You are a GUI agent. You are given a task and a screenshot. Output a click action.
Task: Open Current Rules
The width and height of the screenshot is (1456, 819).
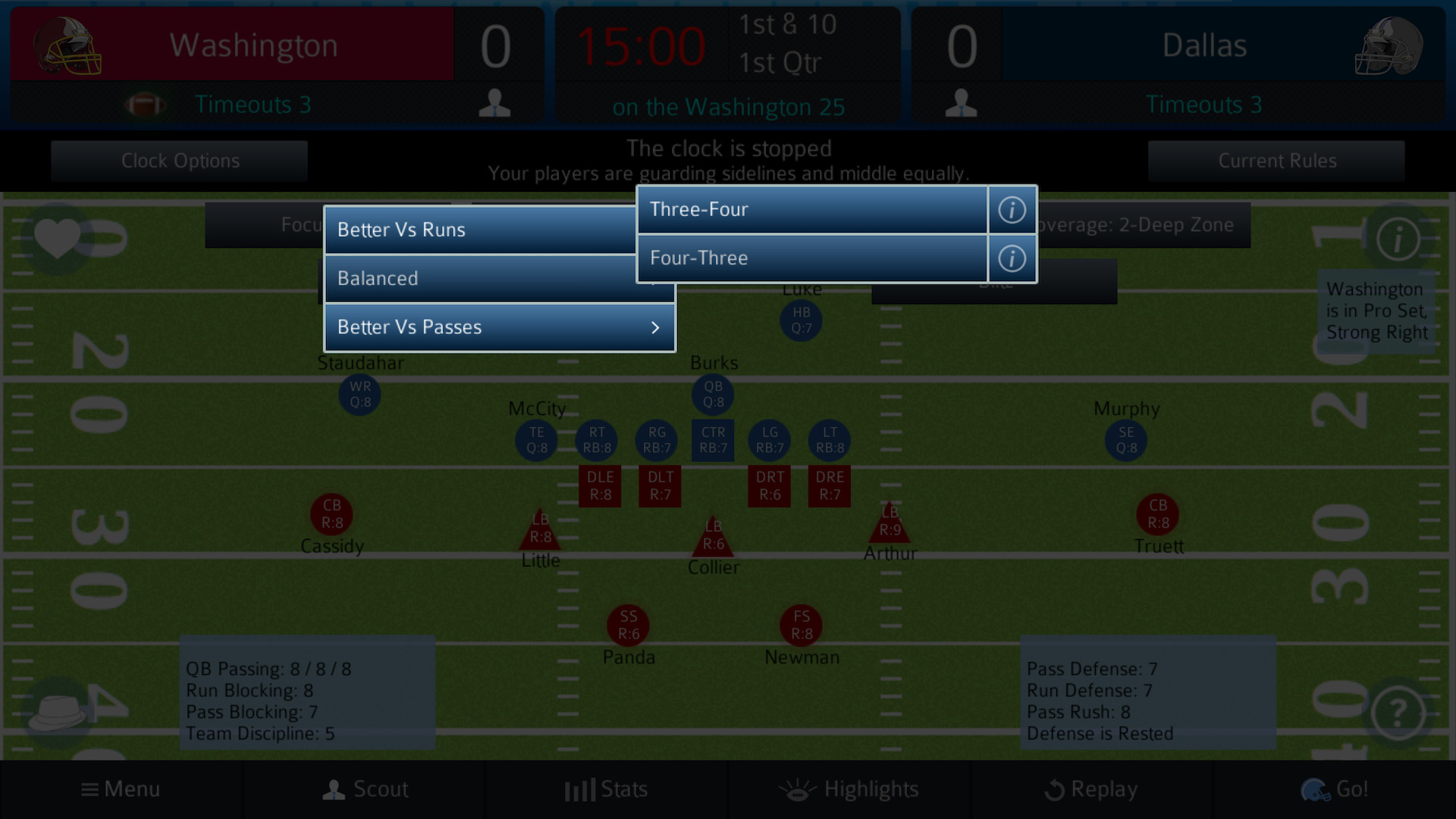point(1277,160)
